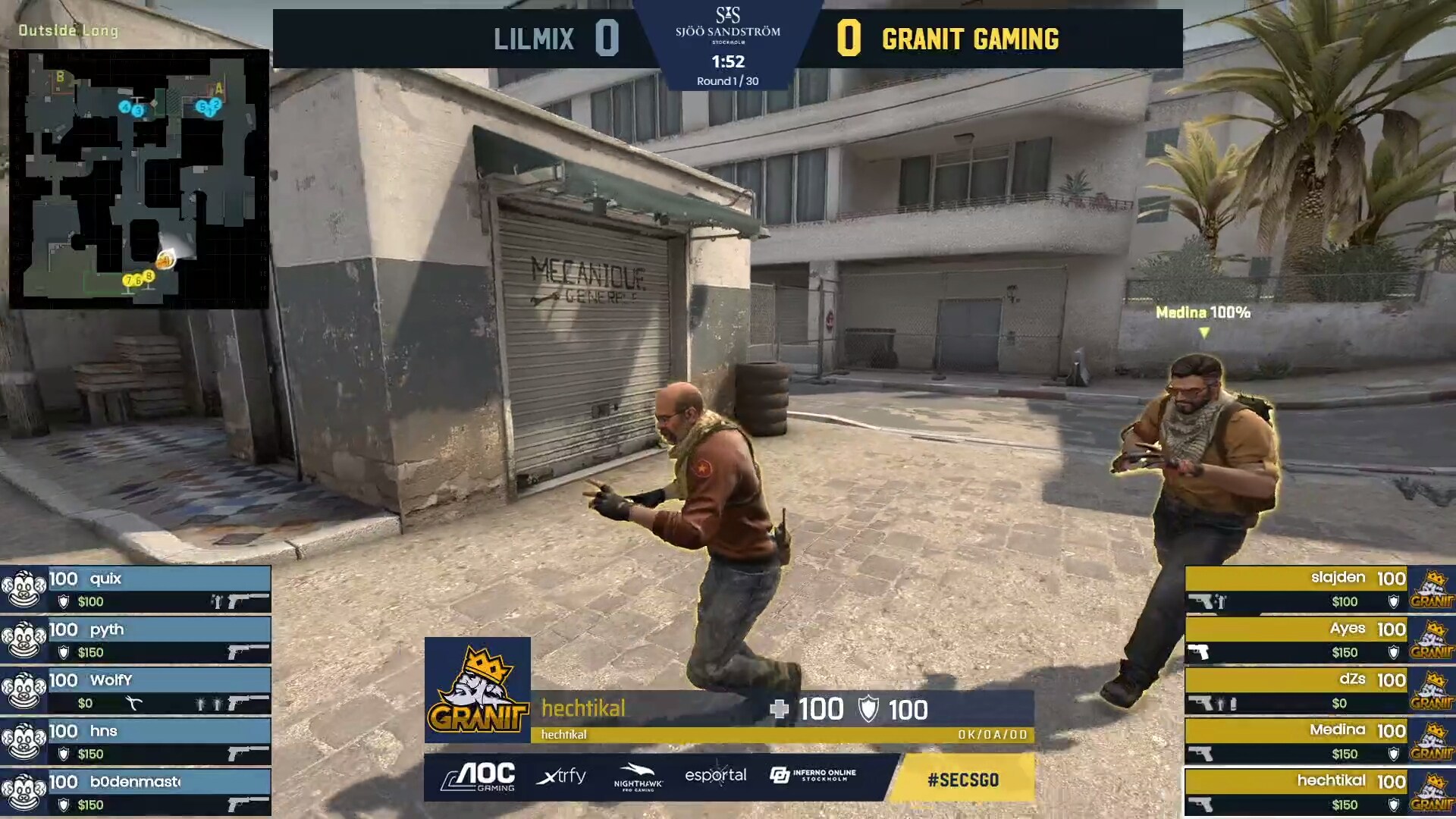Click the armor shield icon beside pyth's $150
This screenshot has width=1456, height=819.
point(63,652)
